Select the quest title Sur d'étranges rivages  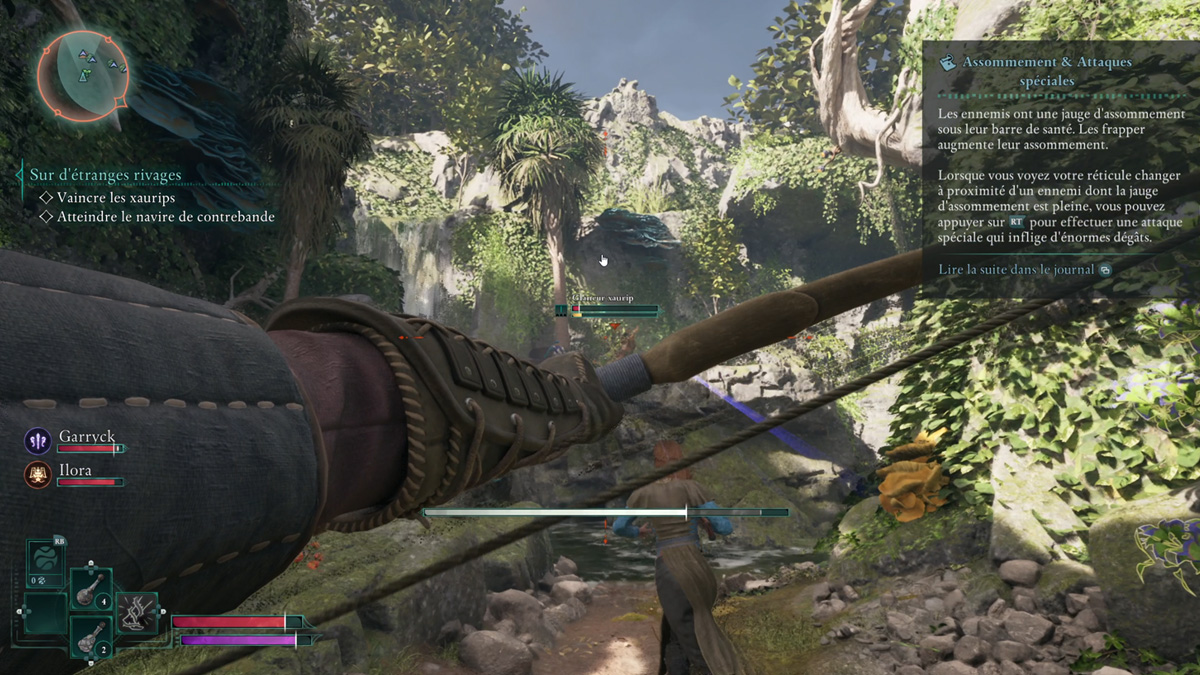(105, 175)
